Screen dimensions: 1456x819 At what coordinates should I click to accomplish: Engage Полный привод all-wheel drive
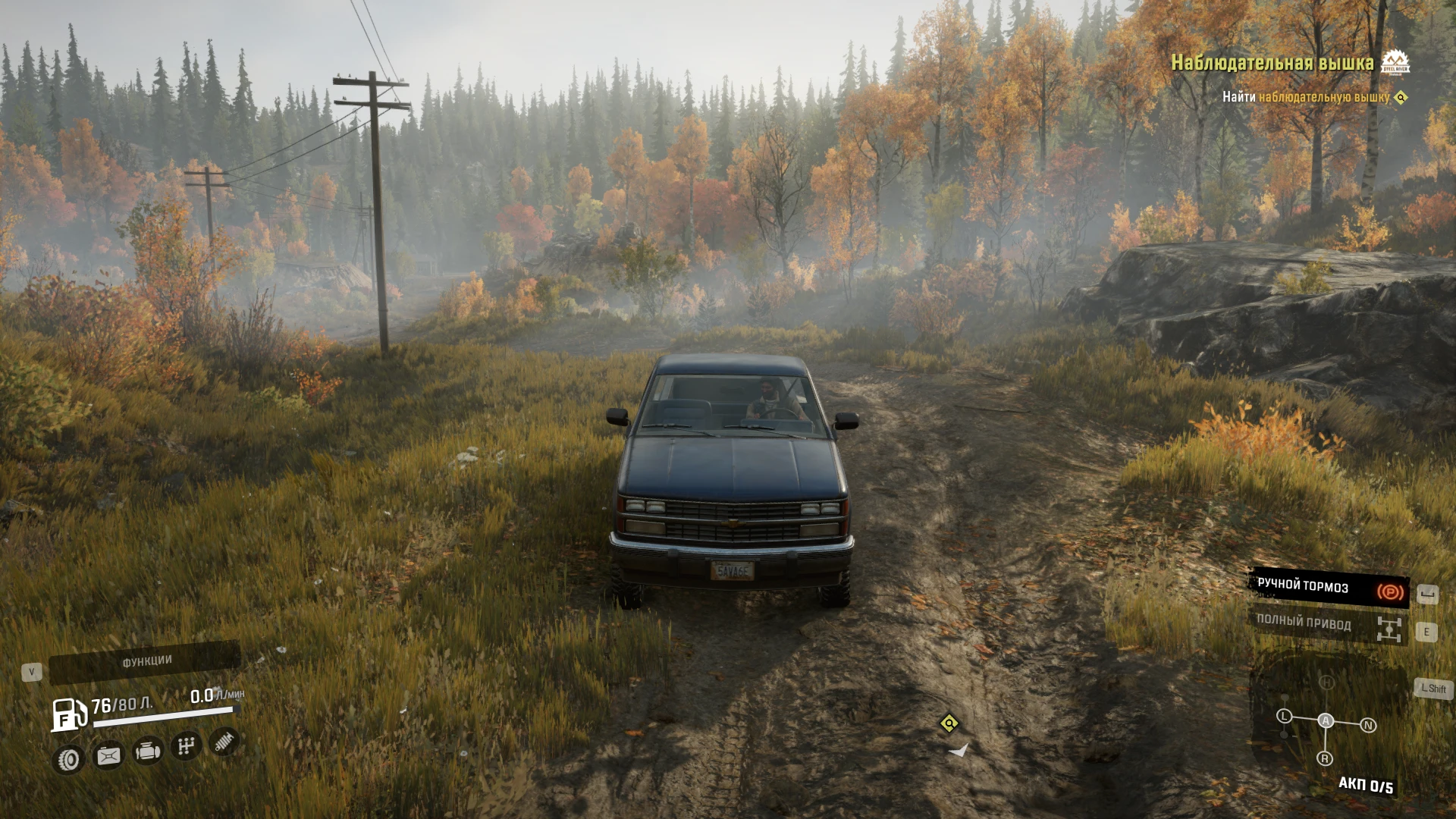(x=1327, y=625)
